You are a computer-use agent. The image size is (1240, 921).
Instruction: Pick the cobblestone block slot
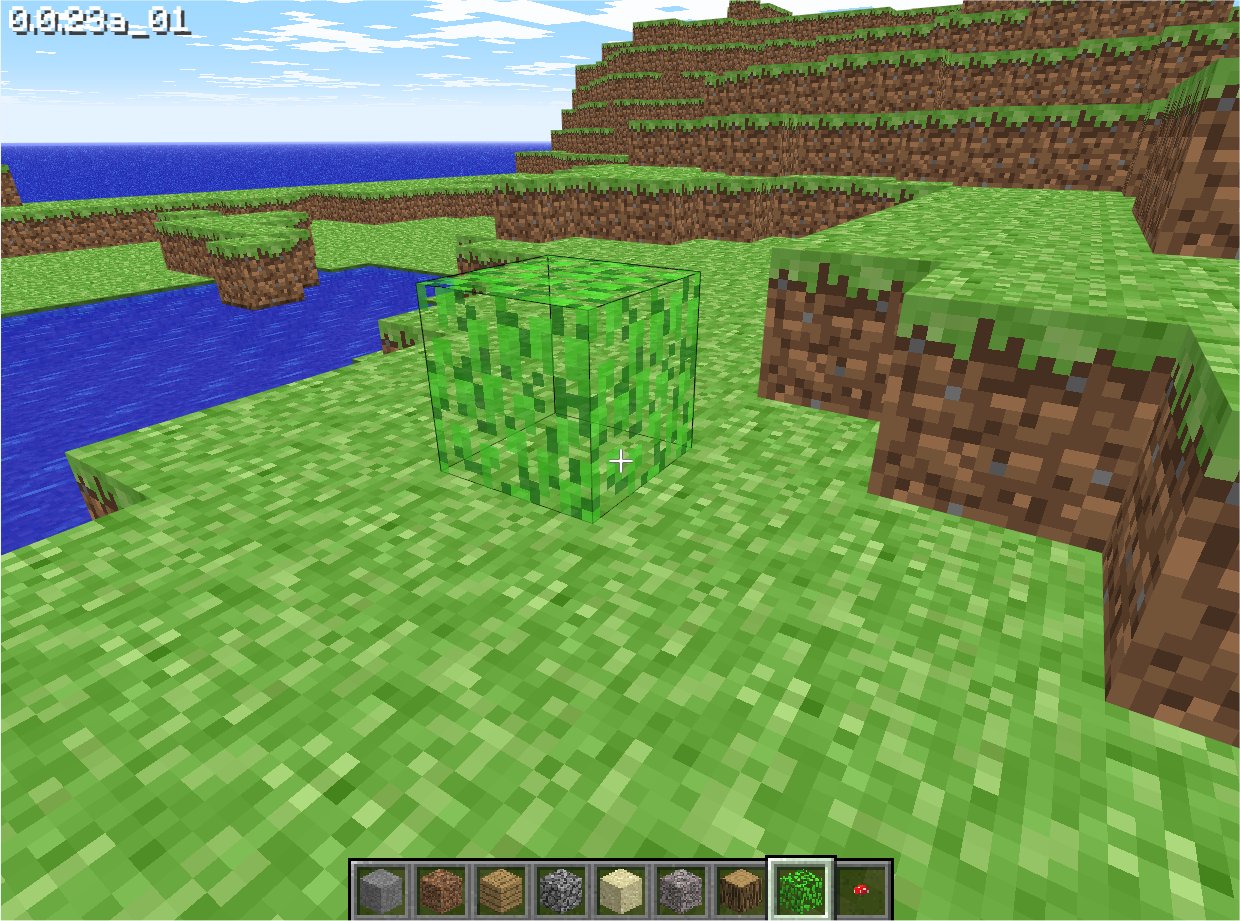point(560,888)
